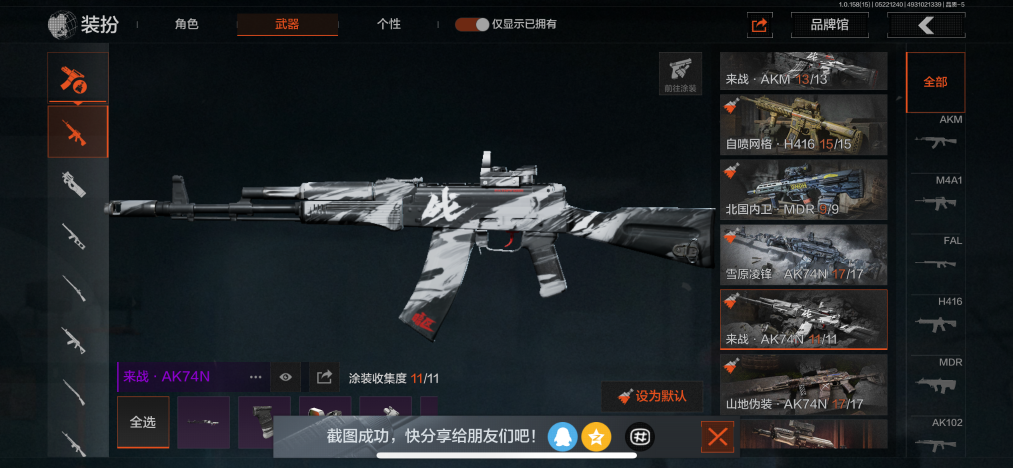Toggle the eye preview icon

pos(286,377)
